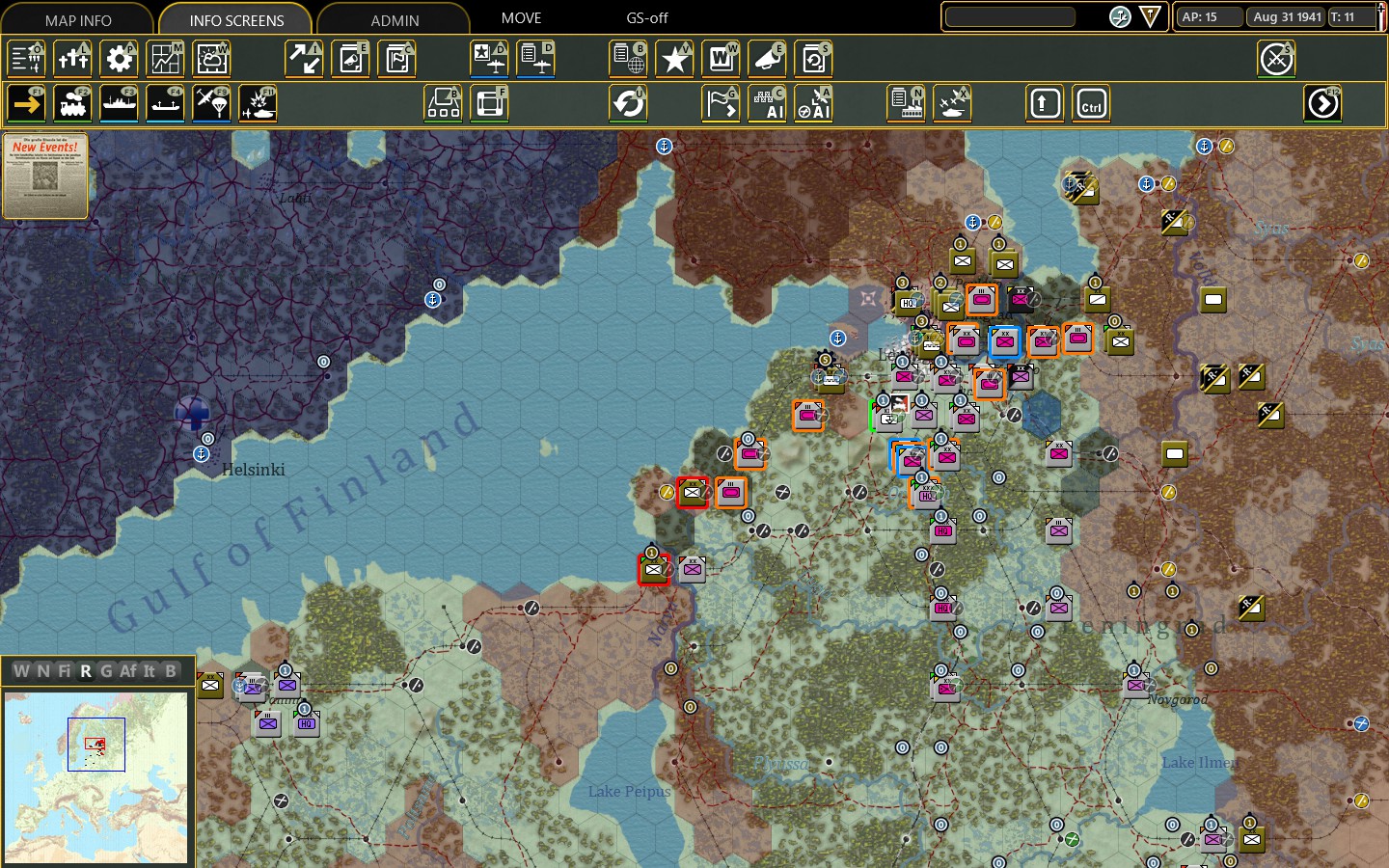The height and width of the screenshot is (868, 1389).
Task: Open the New Events newspaper
Action: tap(45, 176)
